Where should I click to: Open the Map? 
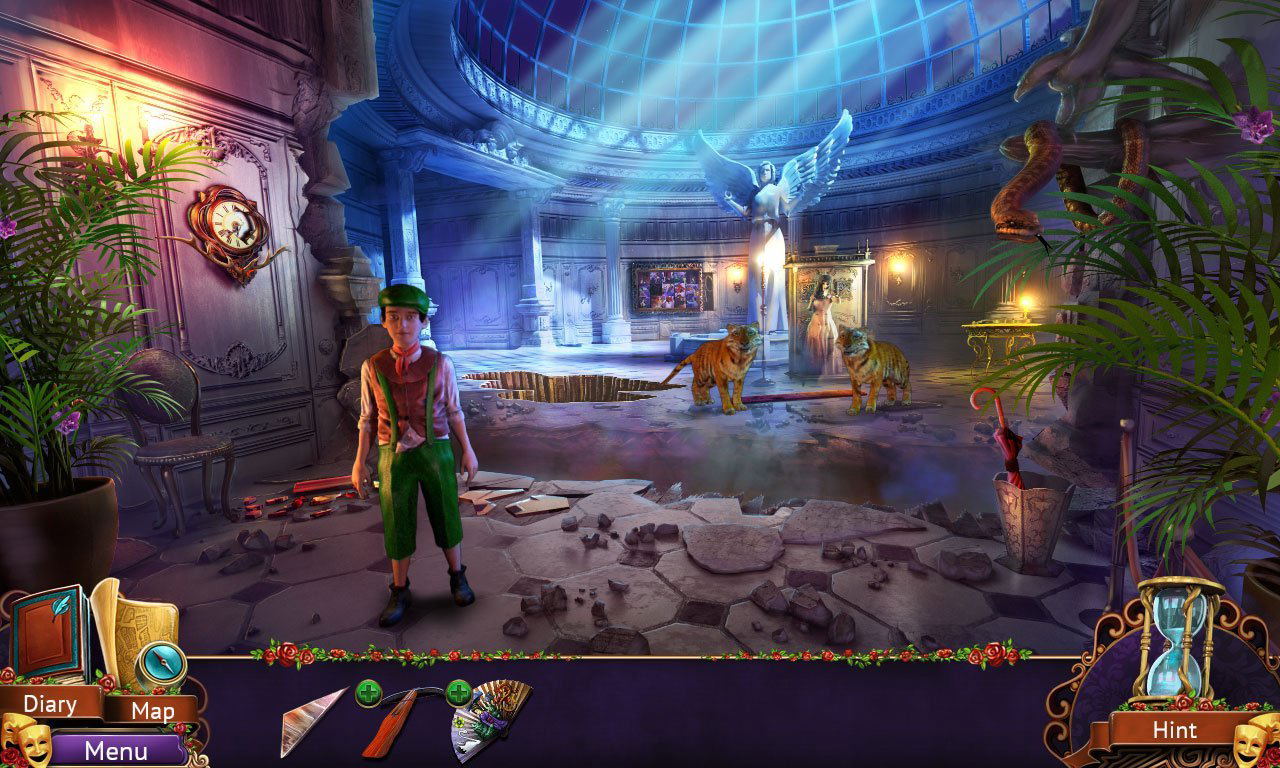(153, 711)
